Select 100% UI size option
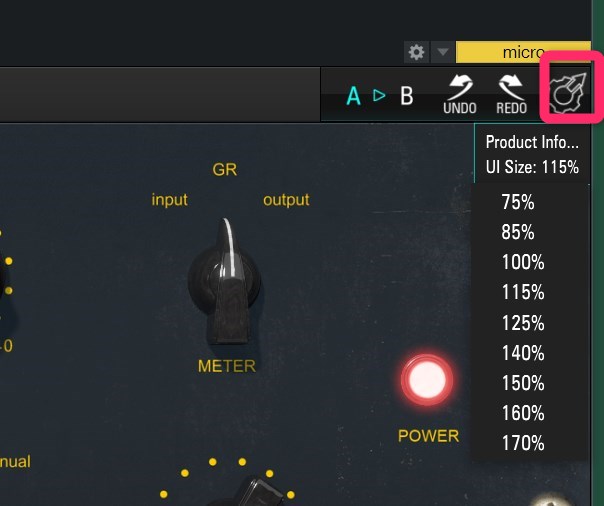Image resolution: width=604 pixels, height=506 pixels. 522,263
